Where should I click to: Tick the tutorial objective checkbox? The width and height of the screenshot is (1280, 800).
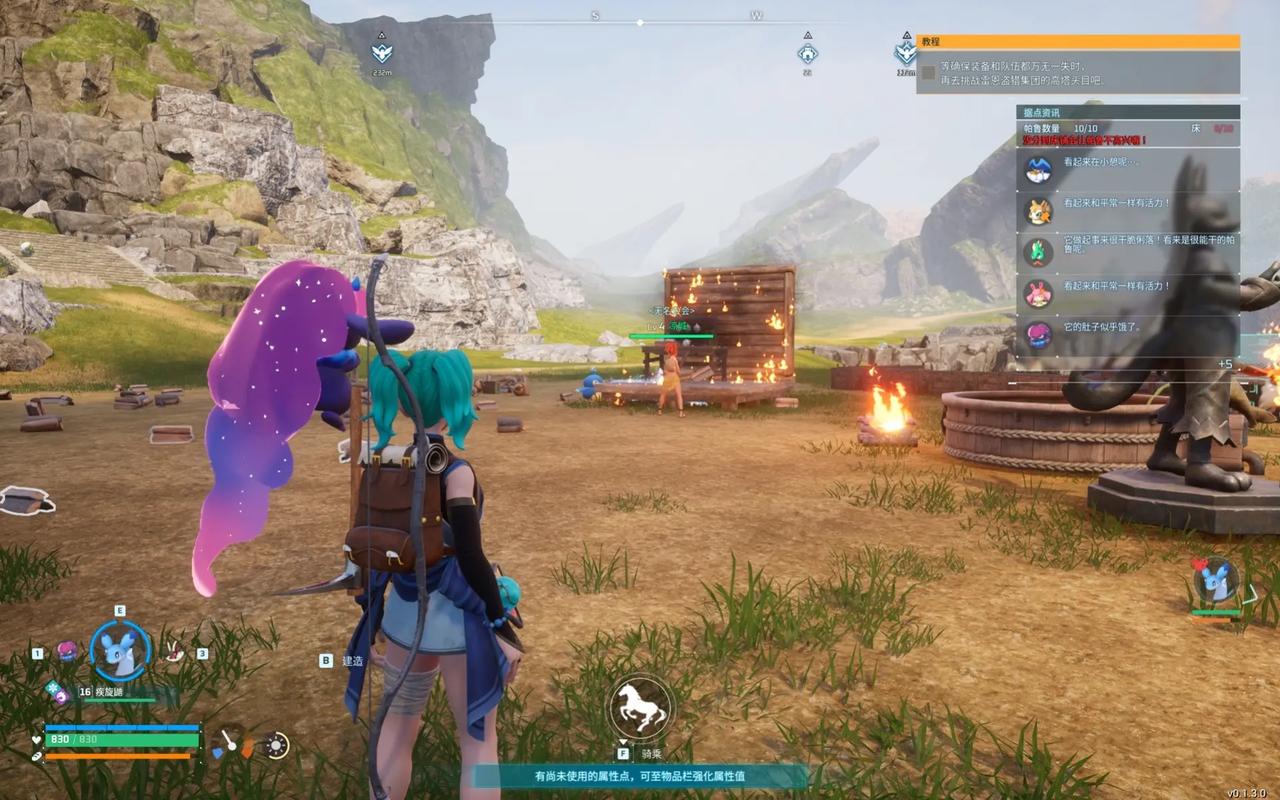[x=929, y=73]
